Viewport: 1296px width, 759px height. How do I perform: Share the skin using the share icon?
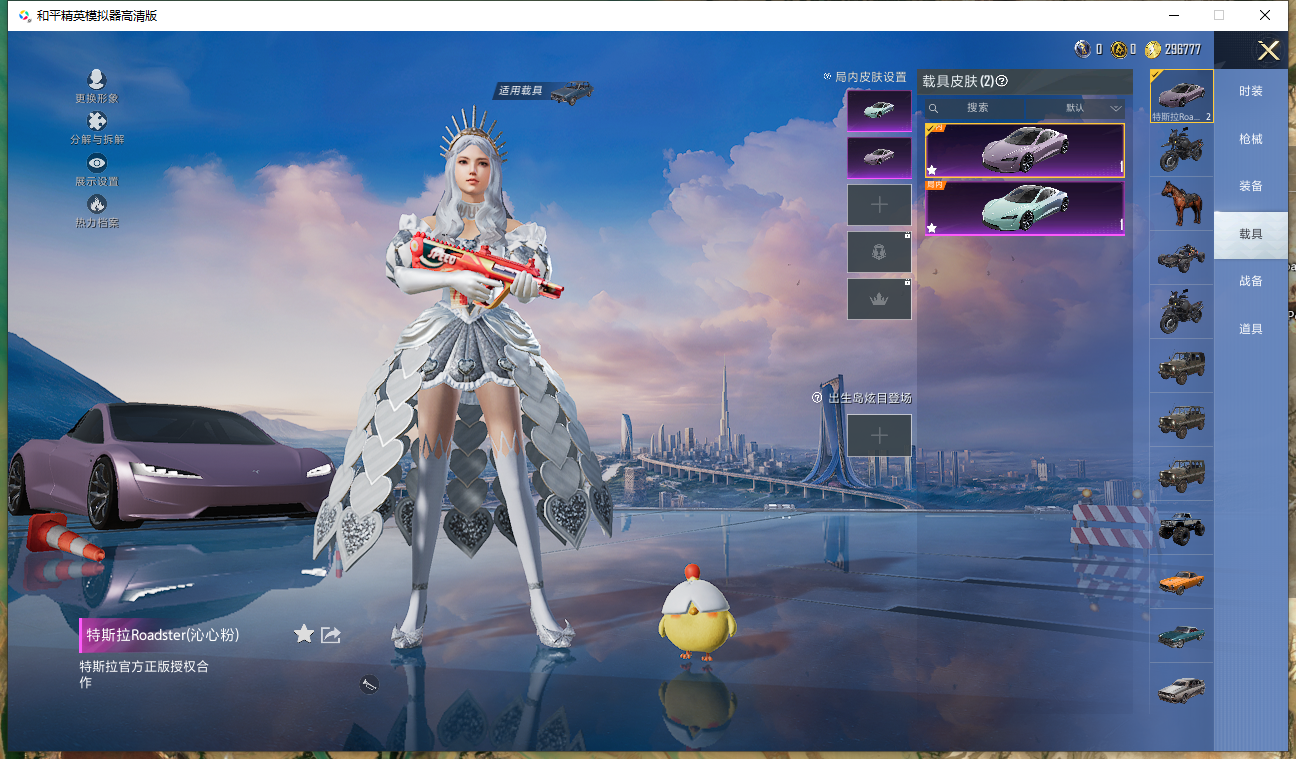(x=331, y=634)
